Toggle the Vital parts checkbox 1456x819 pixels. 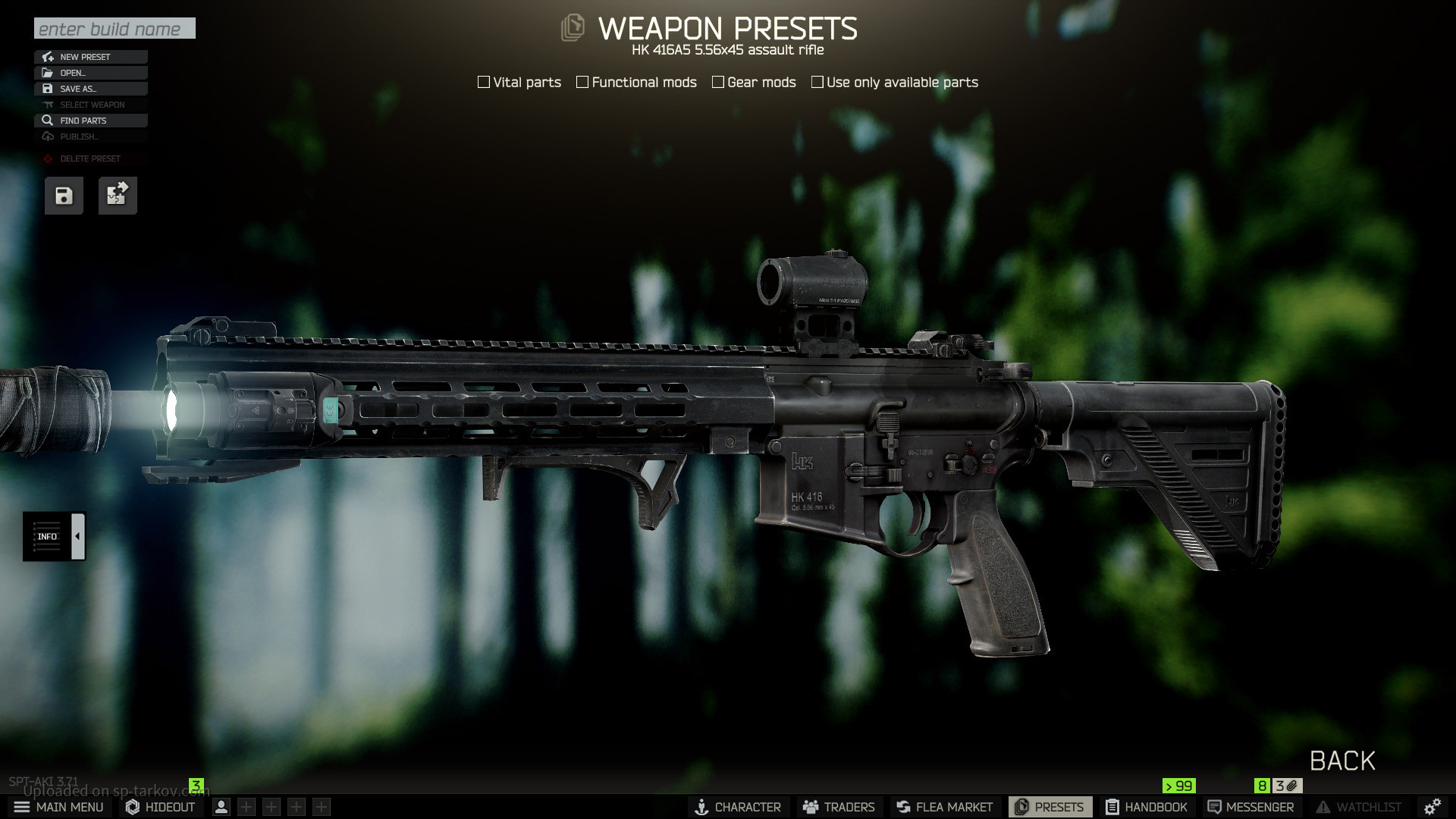coord(484,82)
